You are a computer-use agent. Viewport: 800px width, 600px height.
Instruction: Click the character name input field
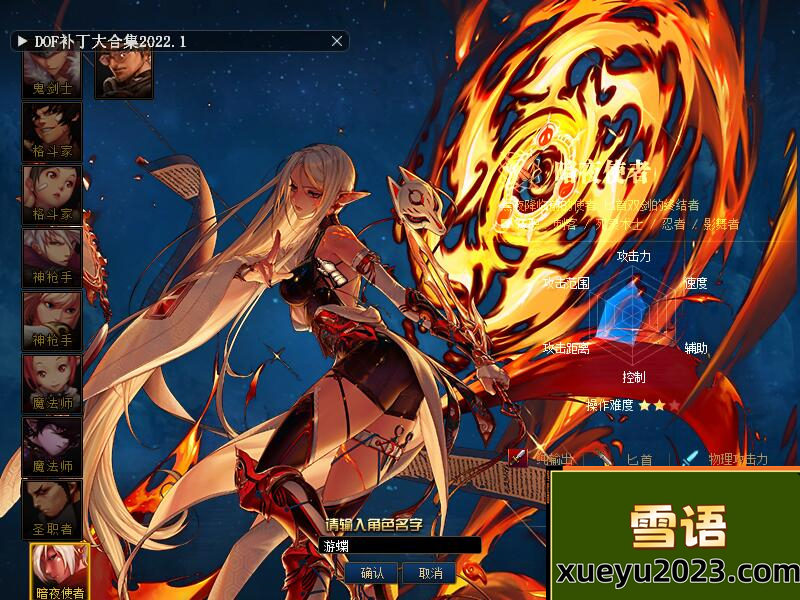(400, 546)
